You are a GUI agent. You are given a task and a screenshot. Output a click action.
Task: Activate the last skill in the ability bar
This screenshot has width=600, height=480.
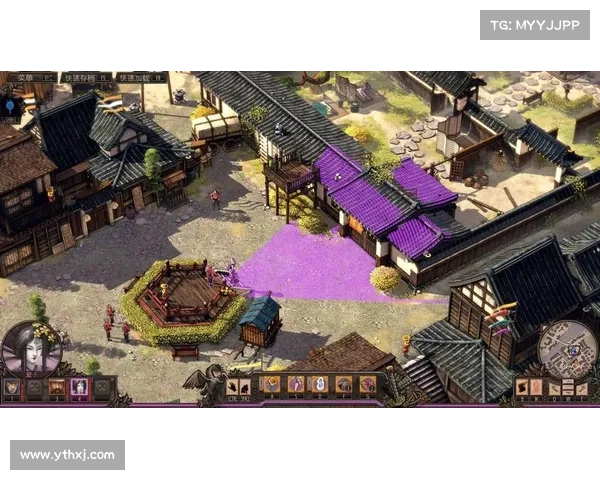click(x=367, y=384)
